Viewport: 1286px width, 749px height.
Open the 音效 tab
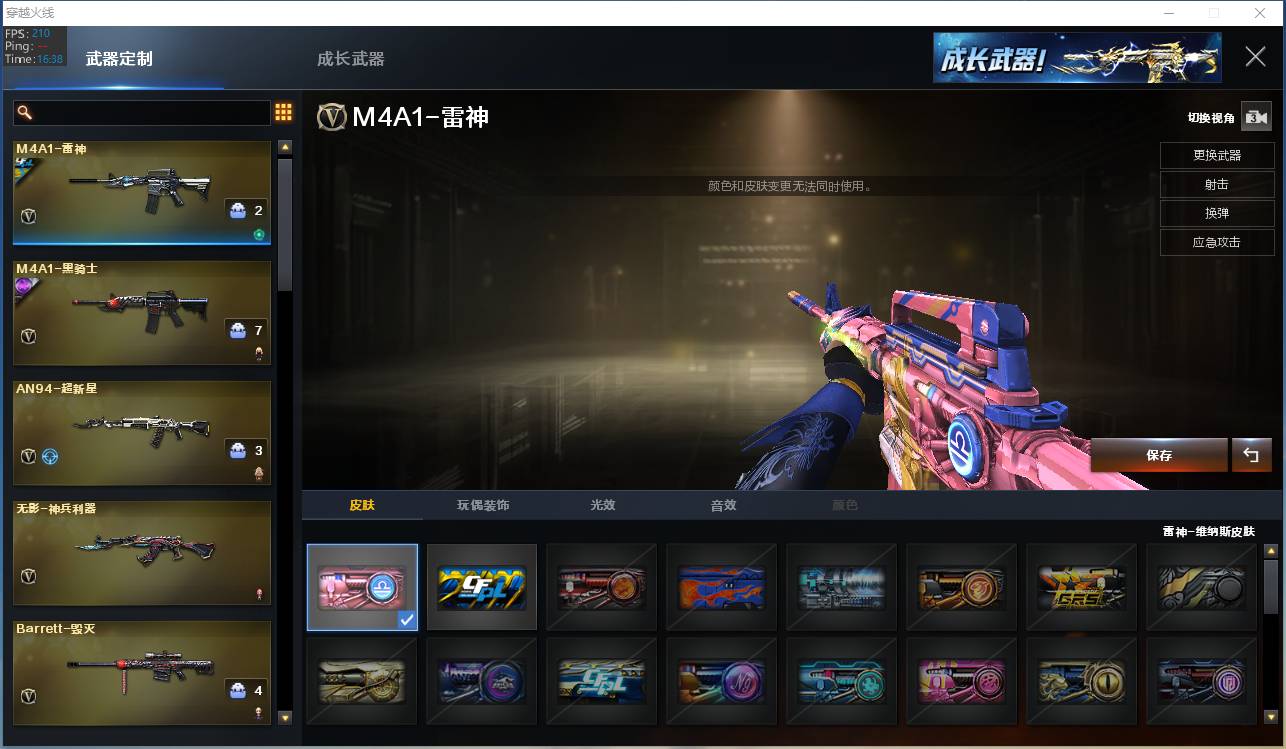coord(723,505)
